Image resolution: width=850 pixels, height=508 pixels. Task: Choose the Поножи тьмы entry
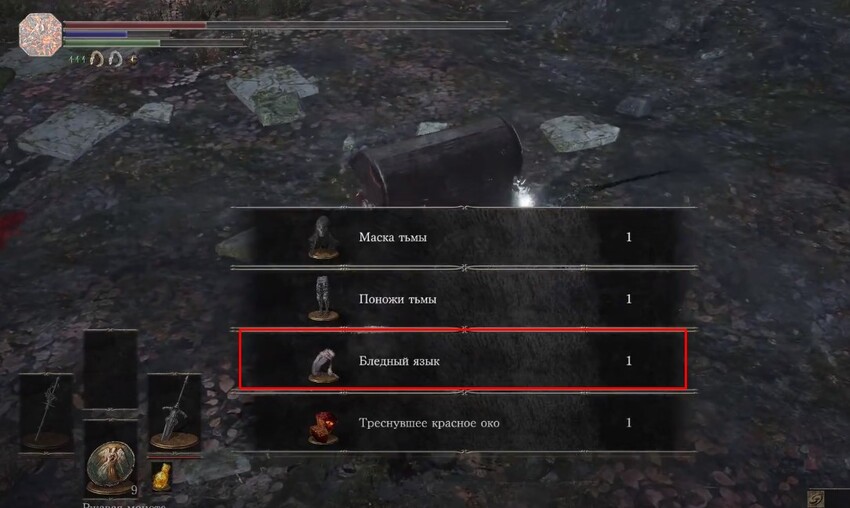tap(462, 299)
